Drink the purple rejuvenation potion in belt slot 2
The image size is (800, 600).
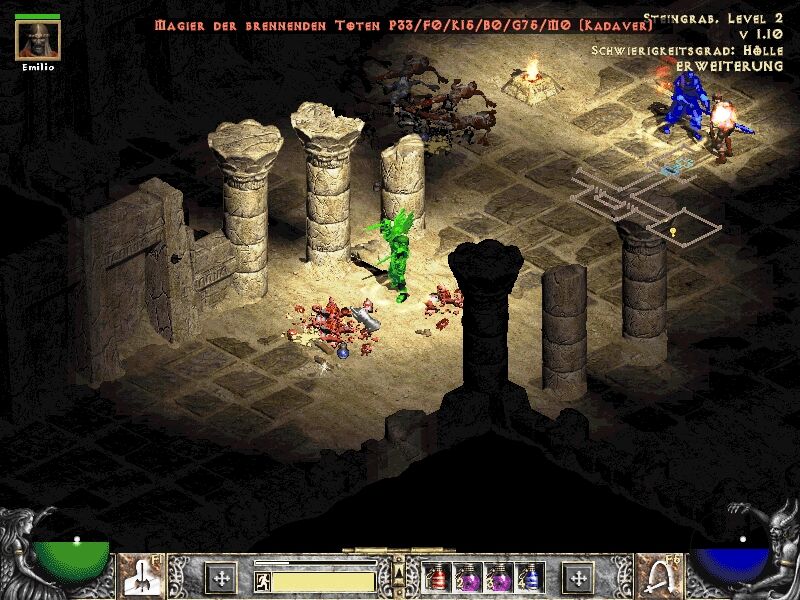468,577
